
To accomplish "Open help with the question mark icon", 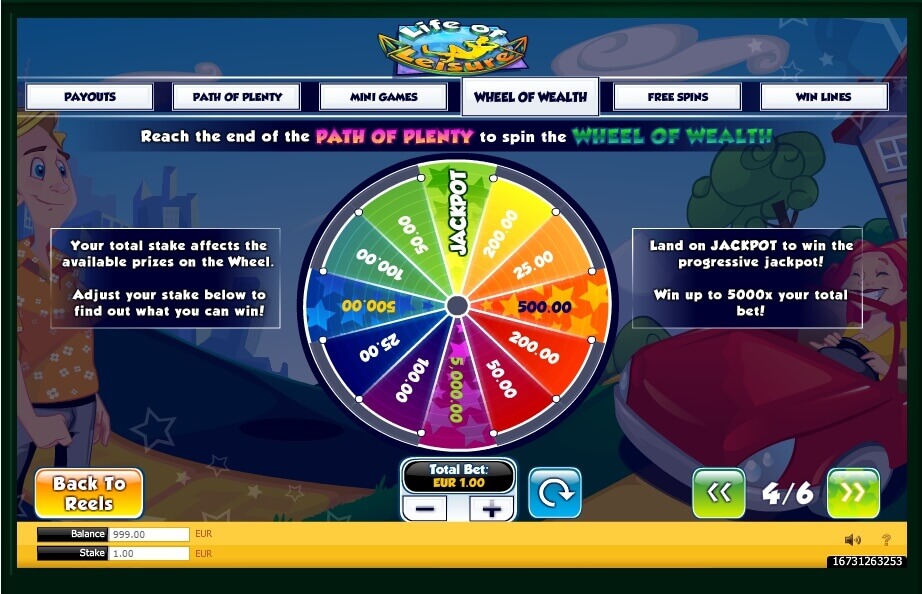I will [886, 540].
